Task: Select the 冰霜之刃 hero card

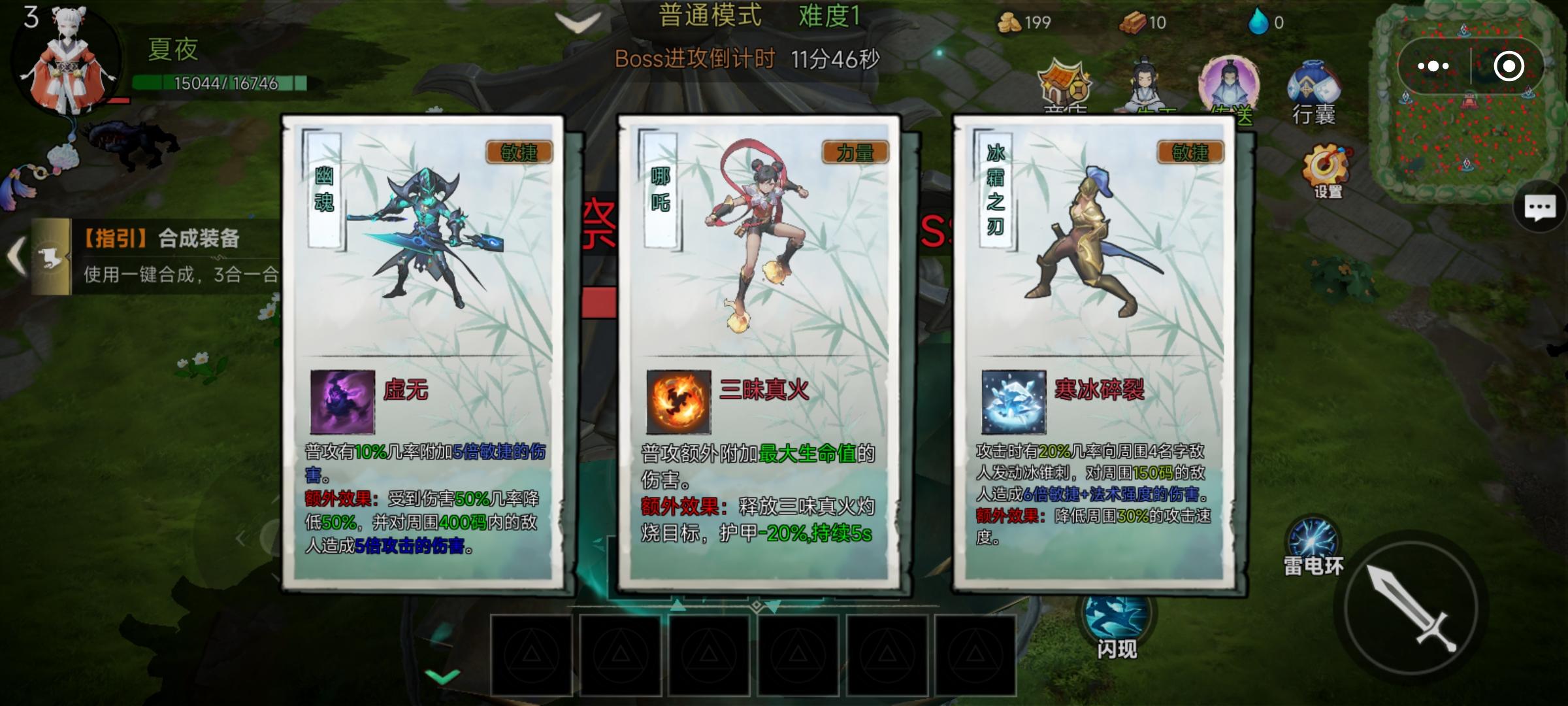Action: (x=1094, y=353)
